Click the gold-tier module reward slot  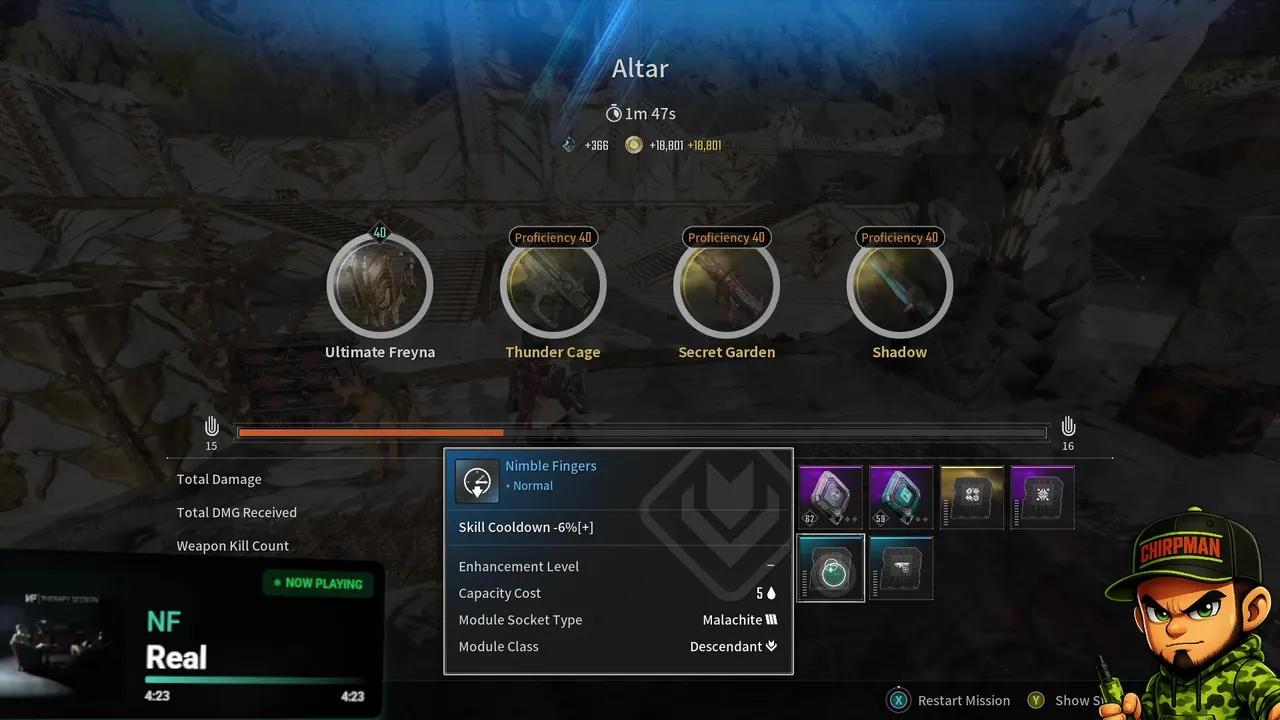(971, 497)
